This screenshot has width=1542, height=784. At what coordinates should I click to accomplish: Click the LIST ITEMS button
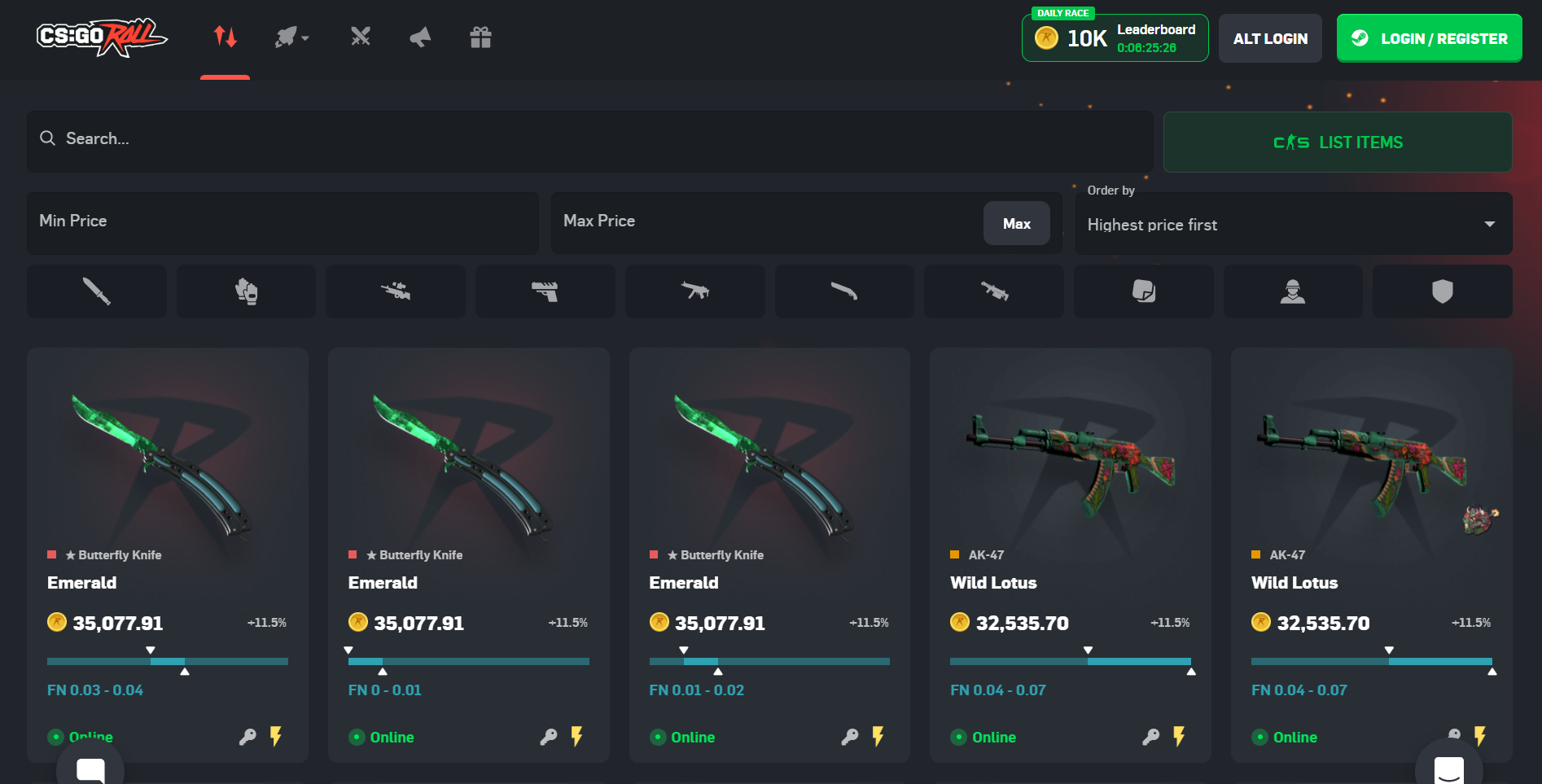click(1338, 142)
